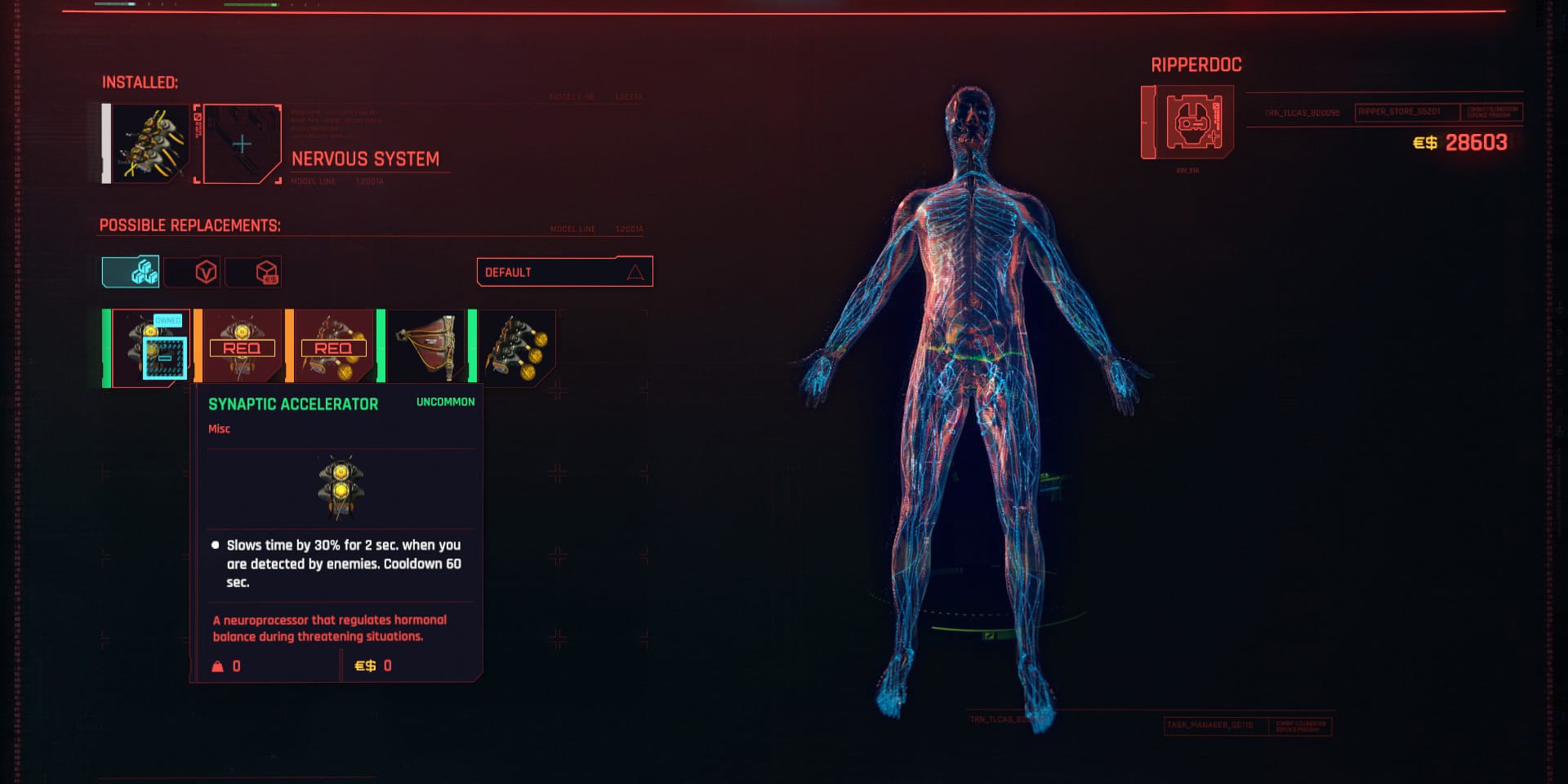Click the RIPPER_STORE_S5201 label
This screenshot has width=1568, height=784.
pyautogui.click(x=1397, y=110)
